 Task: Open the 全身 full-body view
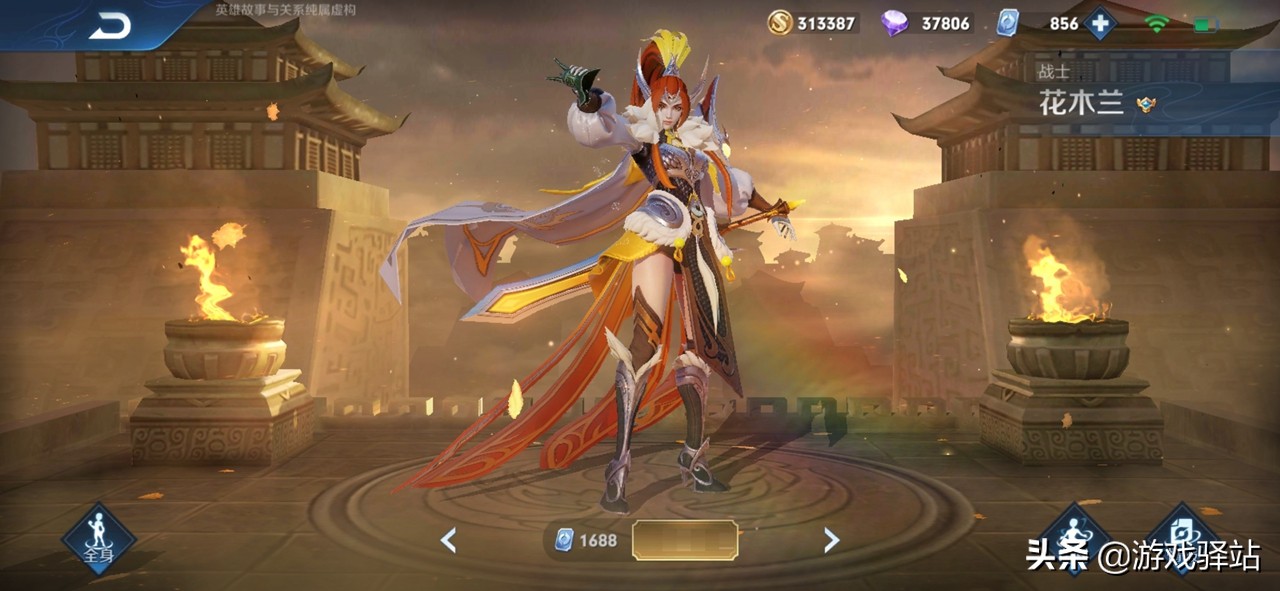[x=98, y=539]
